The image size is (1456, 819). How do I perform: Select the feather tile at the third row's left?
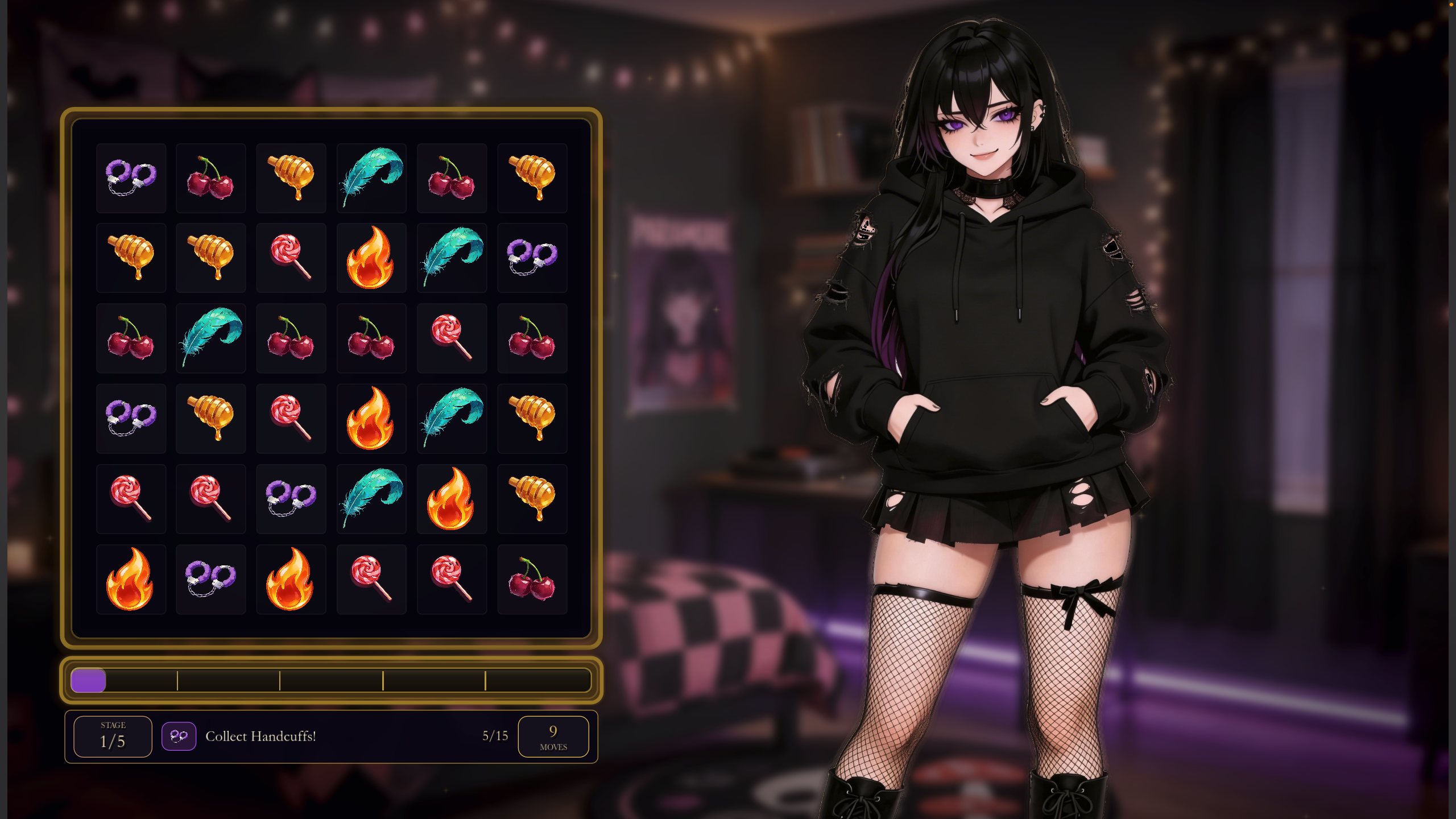[x=211, y=338]
